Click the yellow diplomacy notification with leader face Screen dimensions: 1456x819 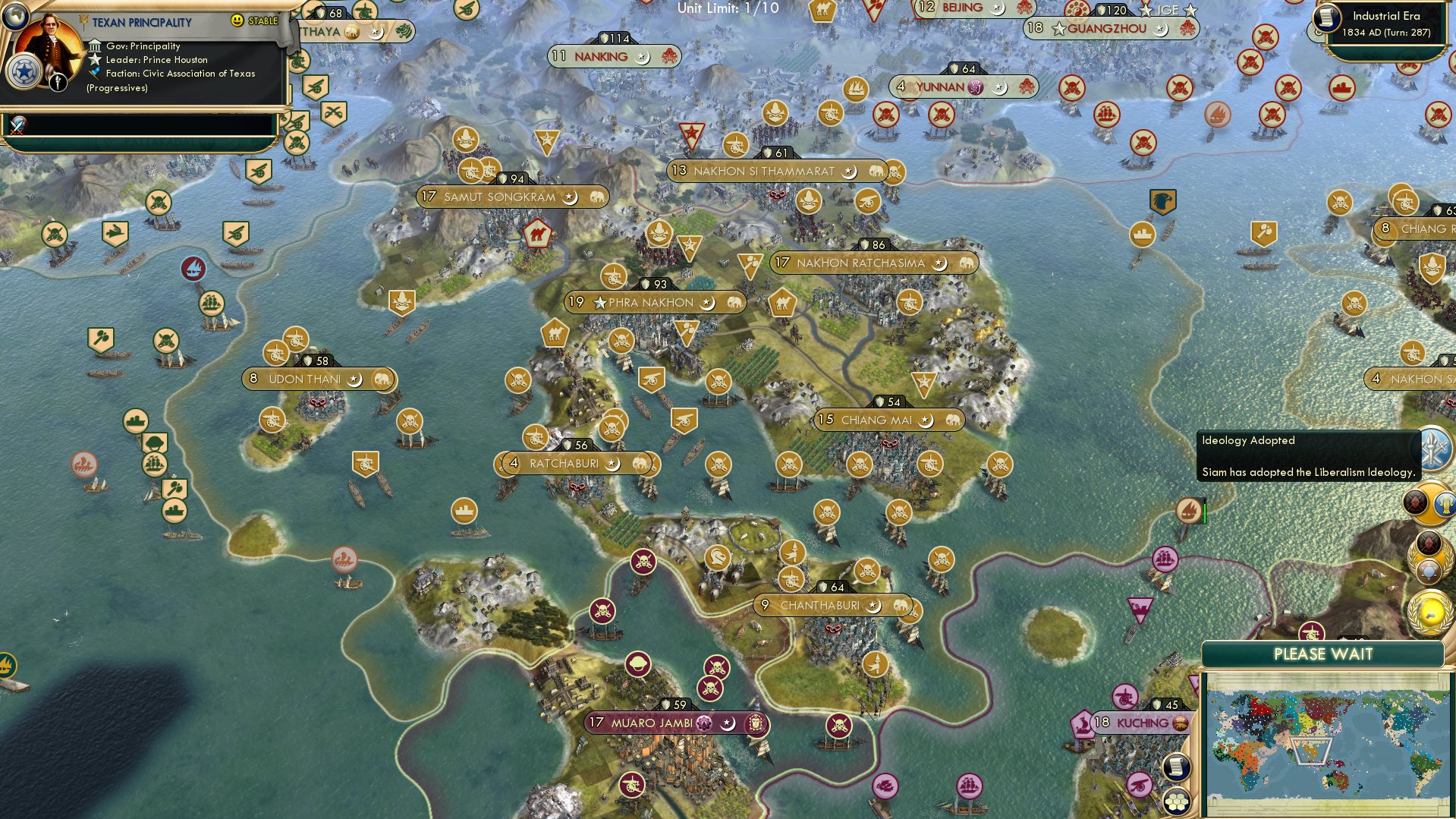(1430, 503)
